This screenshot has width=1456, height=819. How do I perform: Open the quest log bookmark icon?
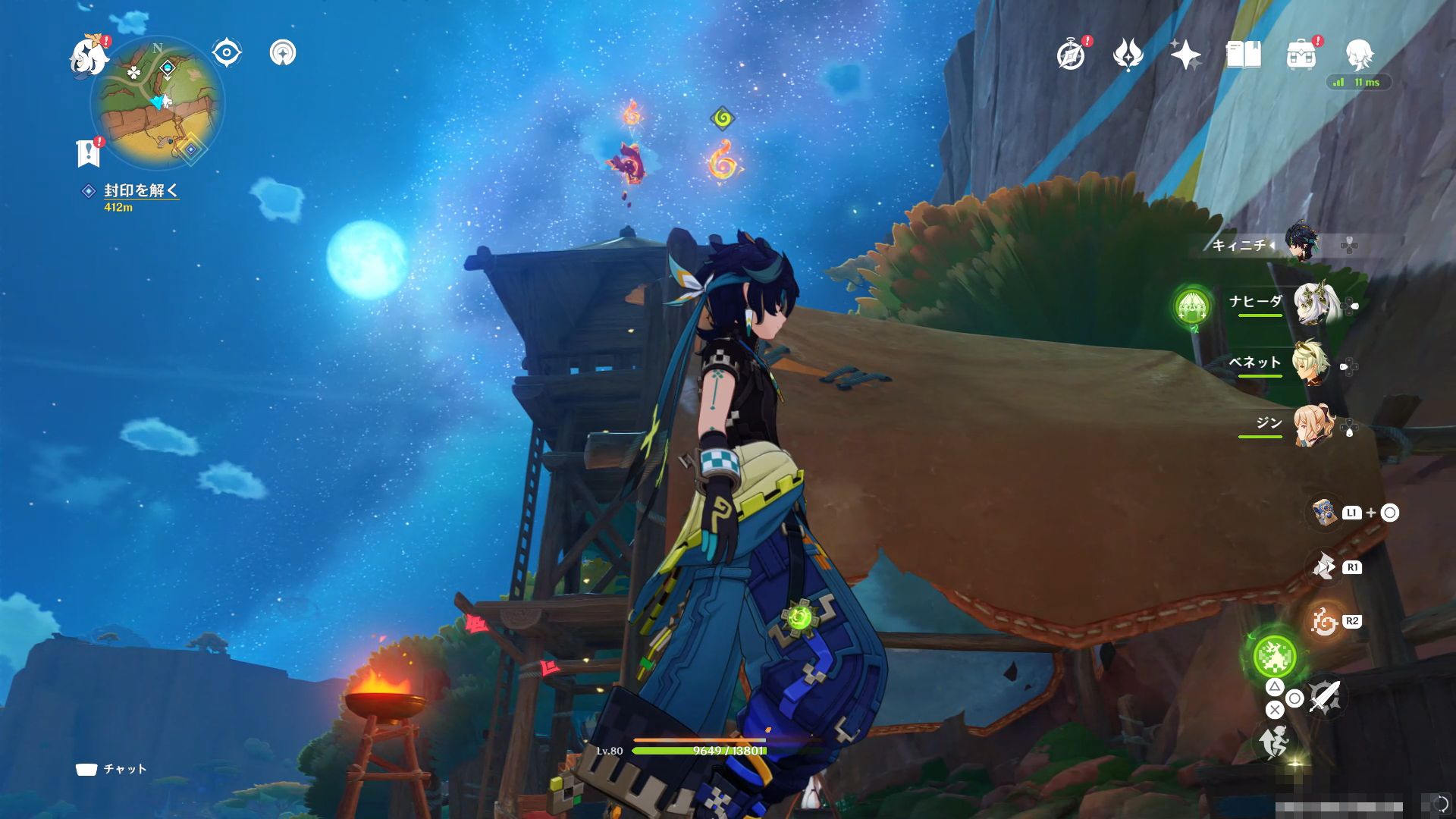tap(89, 153)
